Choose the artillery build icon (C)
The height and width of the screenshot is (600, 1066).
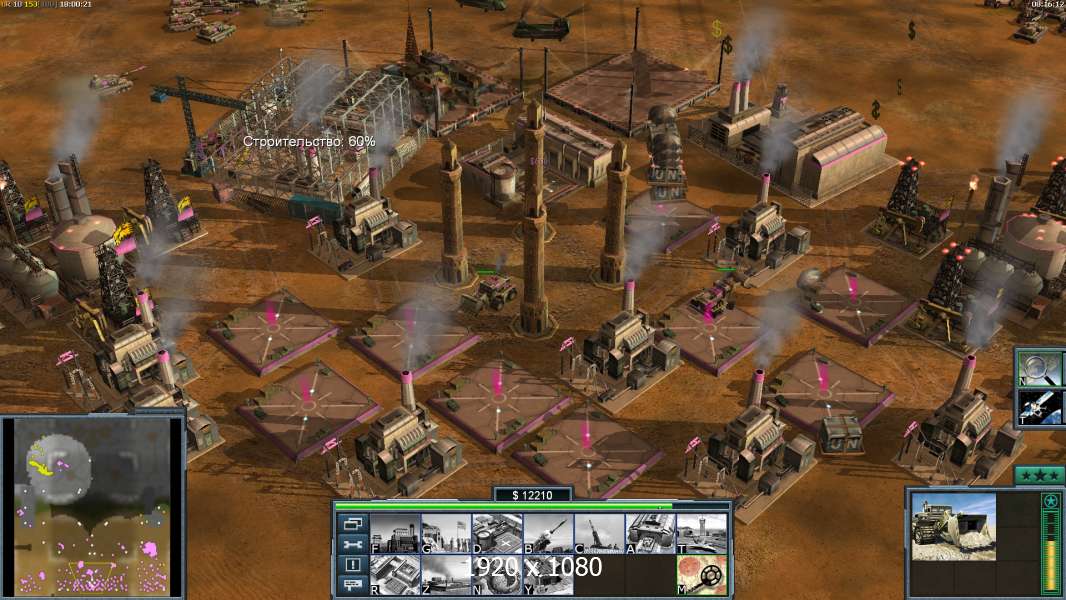[x=598, y=534]
